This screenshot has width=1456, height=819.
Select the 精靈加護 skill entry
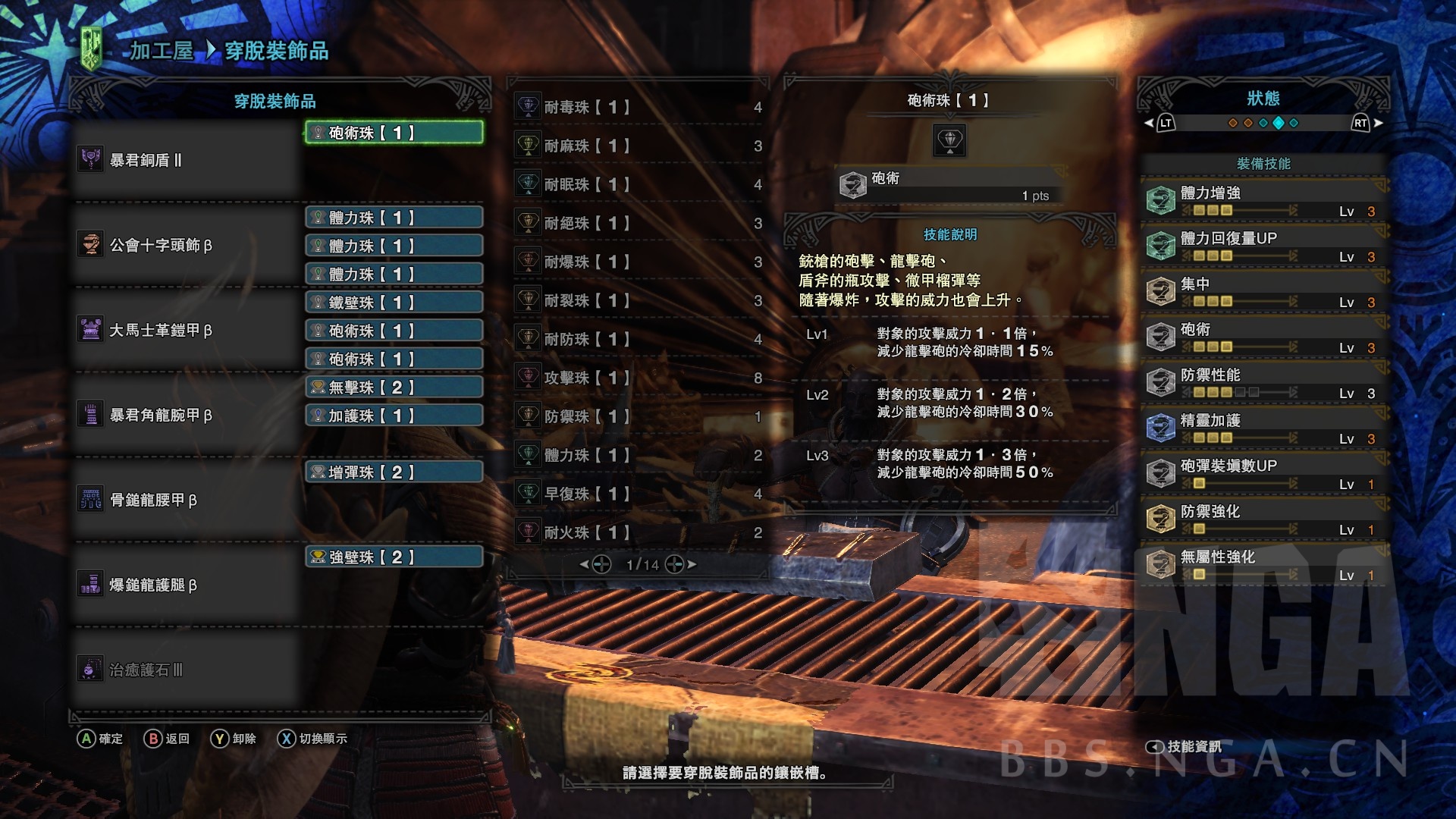pyautogui.click(x=1263, y=428)
